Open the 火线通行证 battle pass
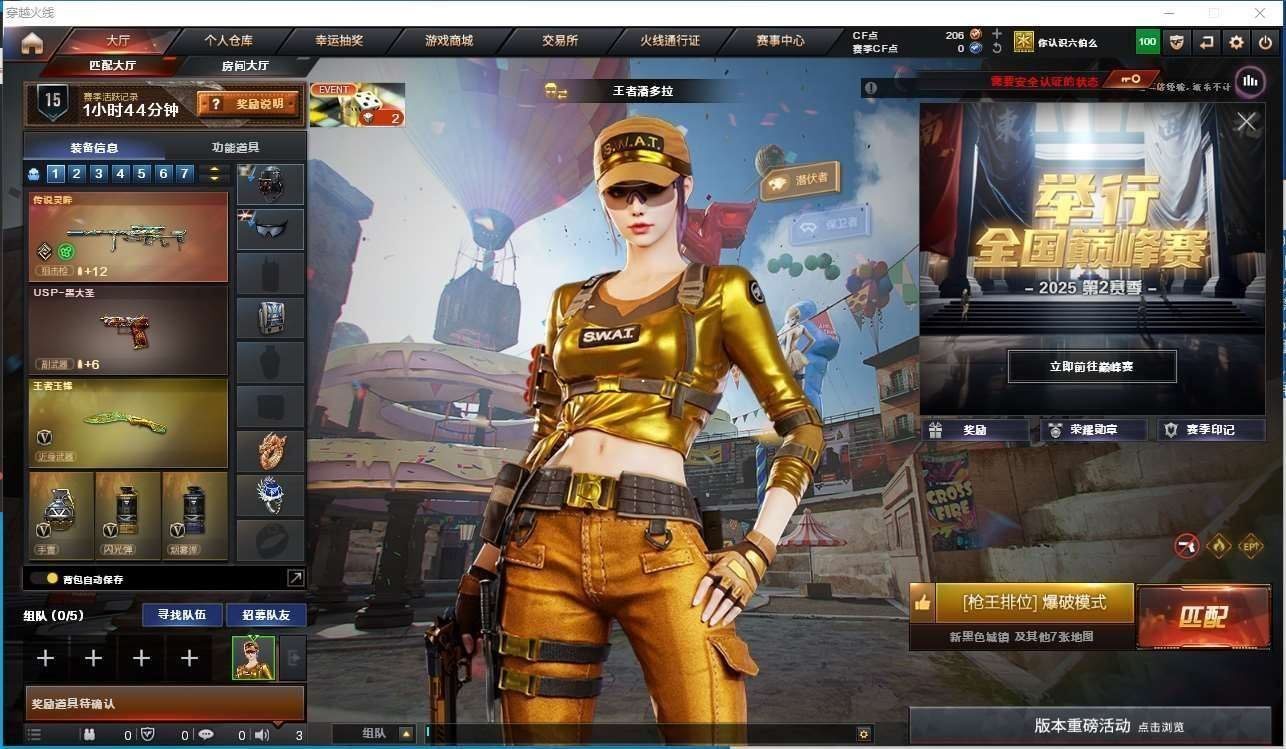Viewport: 1286px width, 749px height. 670,41
